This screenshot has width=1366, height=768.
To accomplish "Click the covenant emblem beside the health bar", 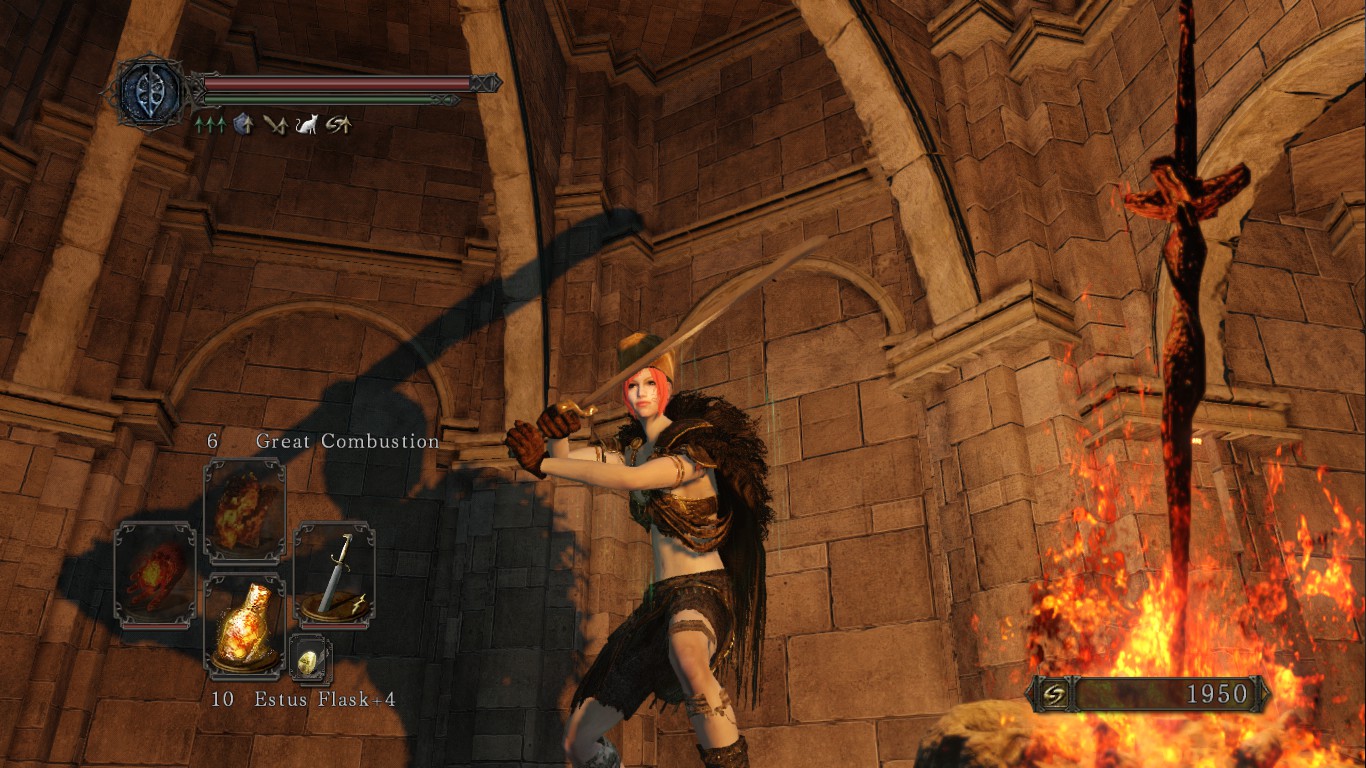I will [x=148, y=91].
